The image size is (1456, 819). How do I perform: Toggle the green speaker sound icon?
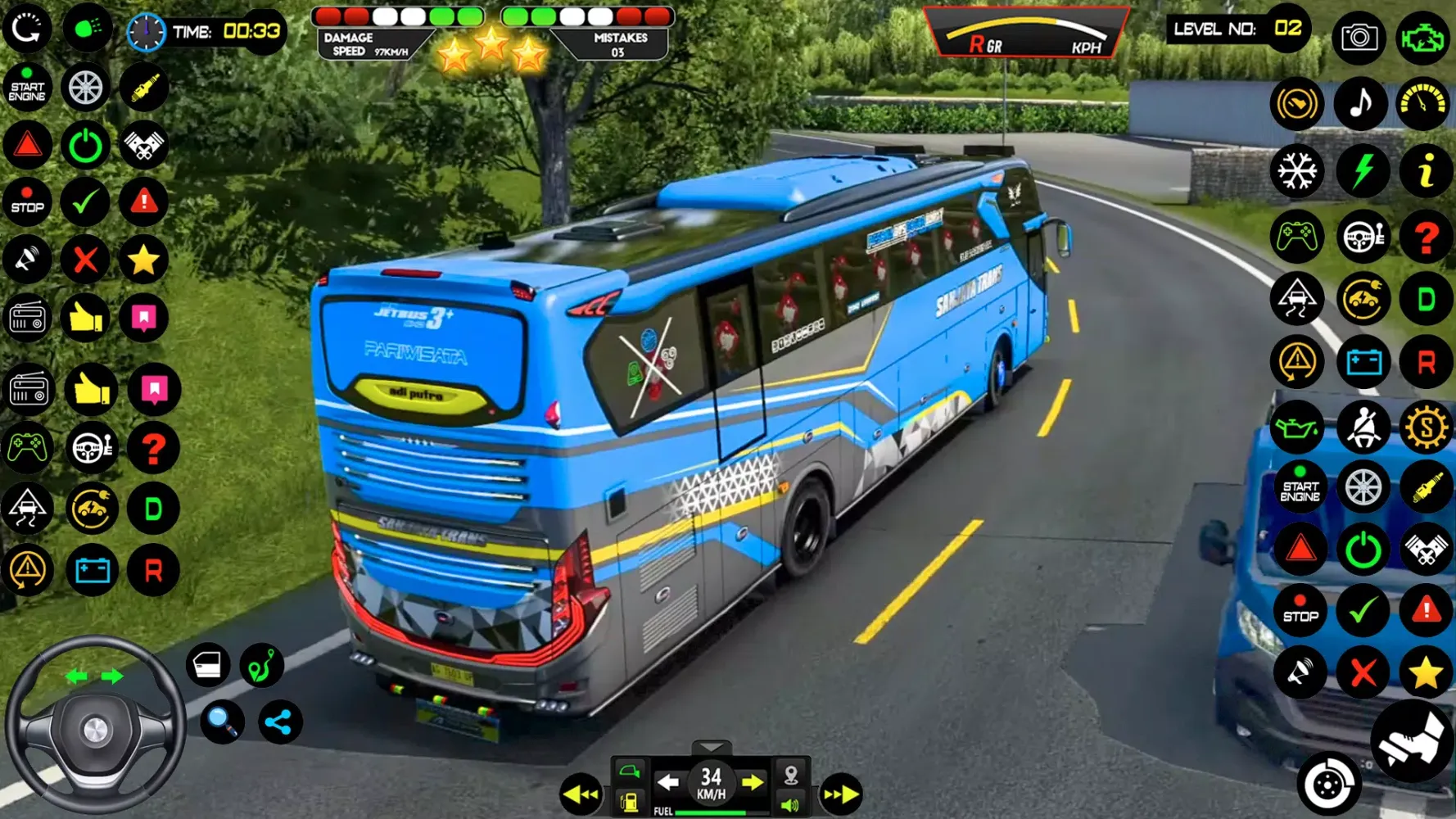pos(790,804)
